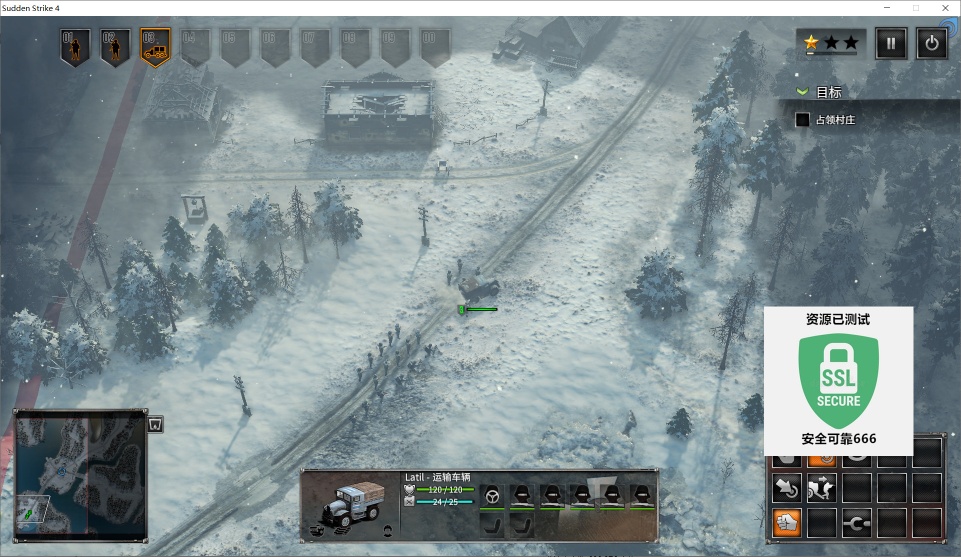Choose control group 03 vehicle badge
Screen dimensions: 961x557
[155, 46]
